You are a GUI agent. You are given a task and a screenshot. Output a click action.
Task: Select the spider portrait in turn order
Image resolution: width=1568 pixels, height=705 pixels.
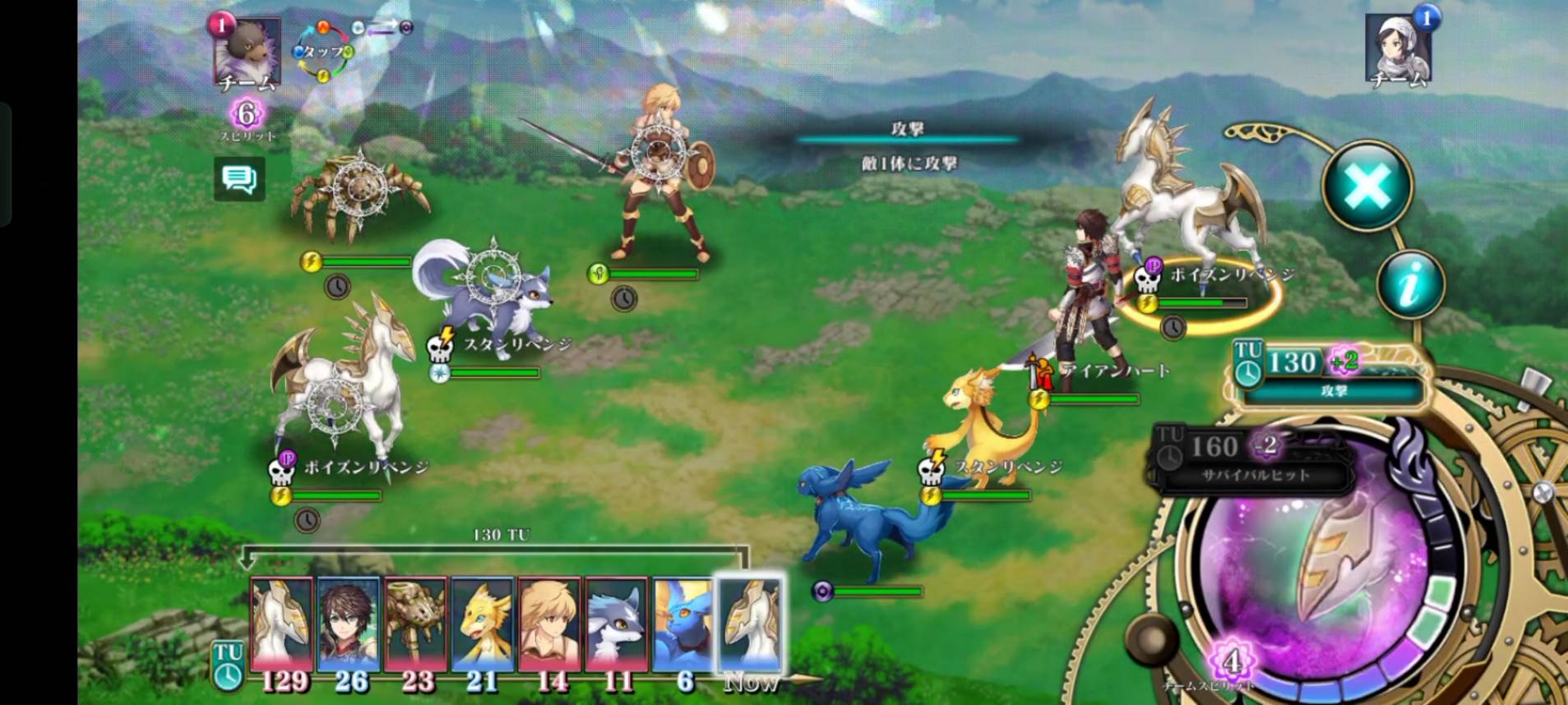pyautogui.click(x=415, y=623)
